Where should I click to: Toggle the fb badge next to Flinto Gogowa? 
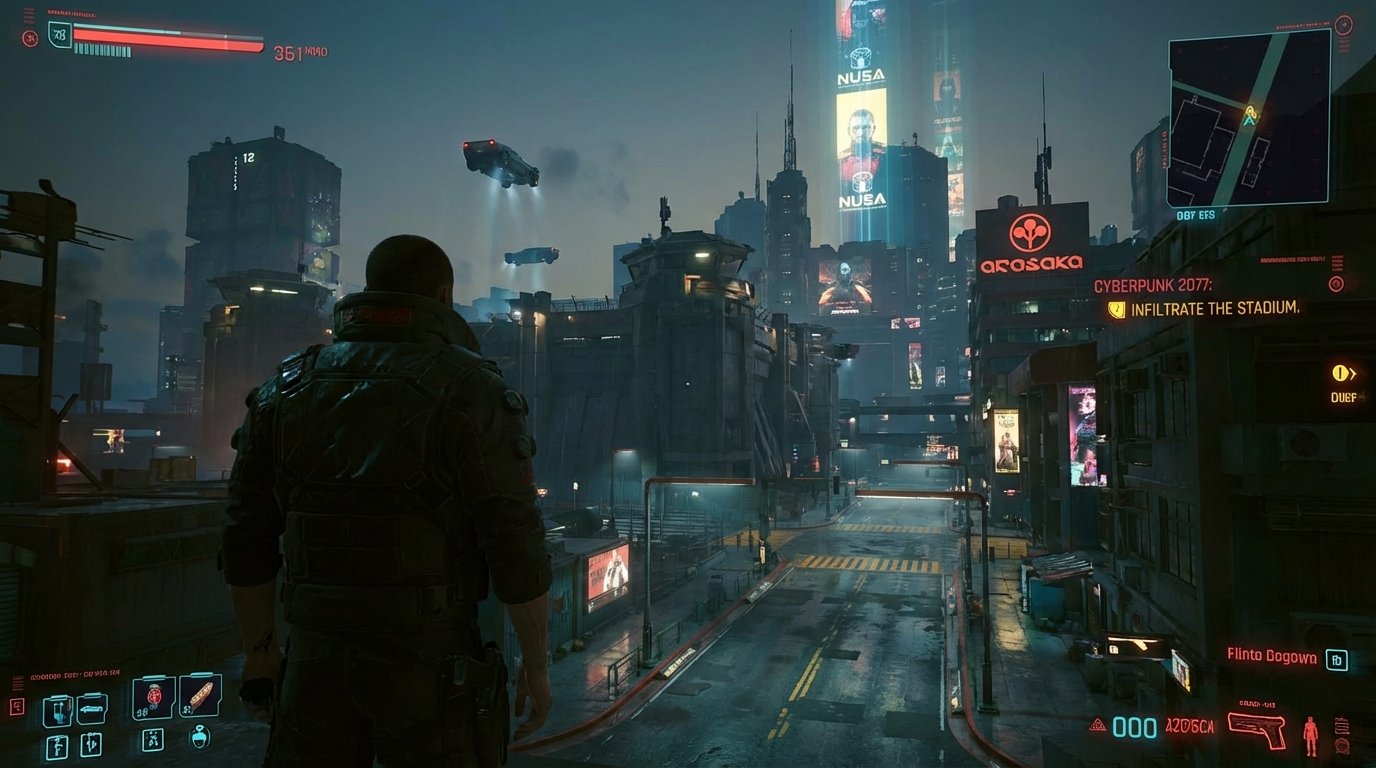pyautogui.click(x=1337, y=659)
